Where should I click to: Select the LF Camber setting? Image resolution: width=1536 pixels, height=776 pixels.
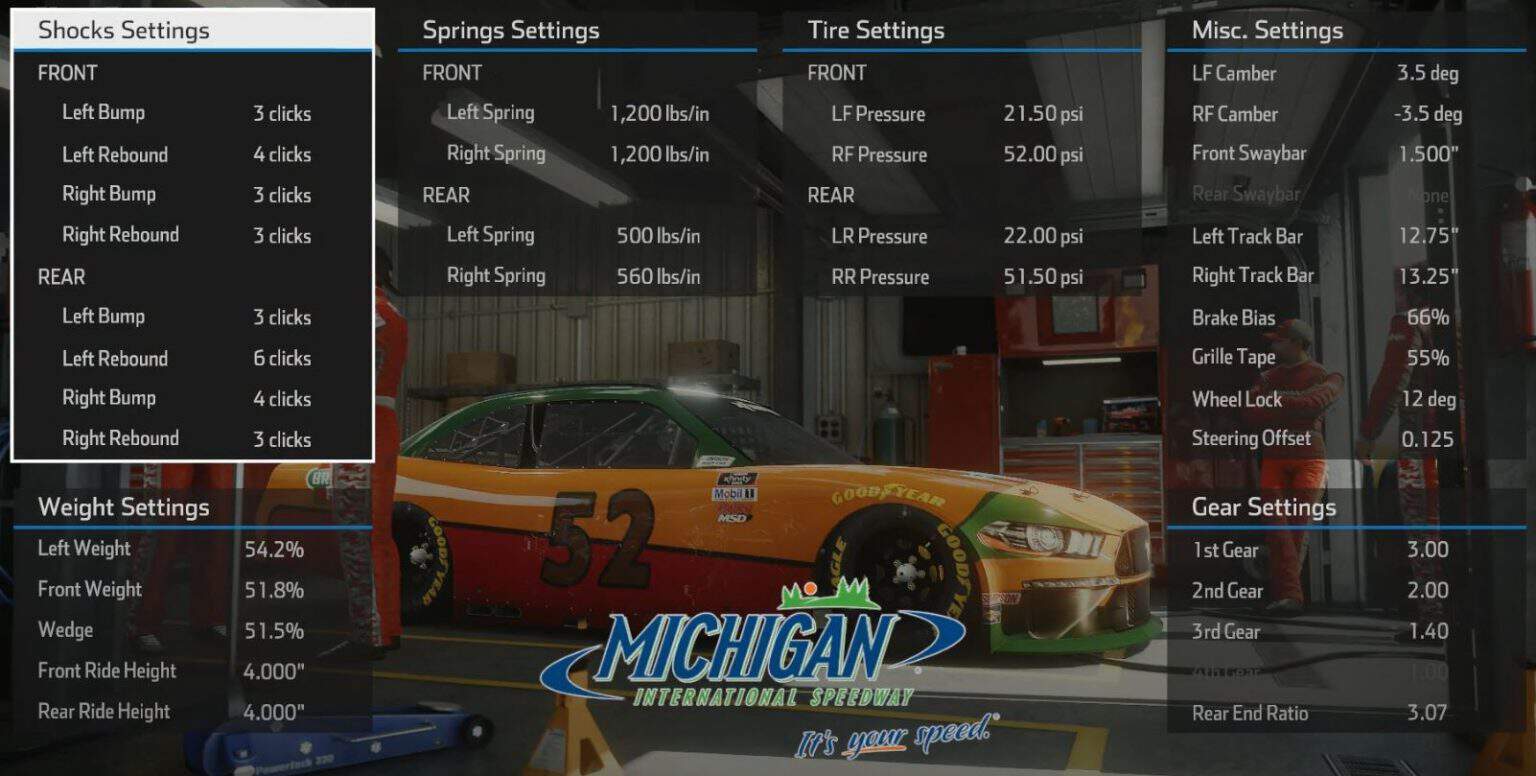coord(1424,73)
